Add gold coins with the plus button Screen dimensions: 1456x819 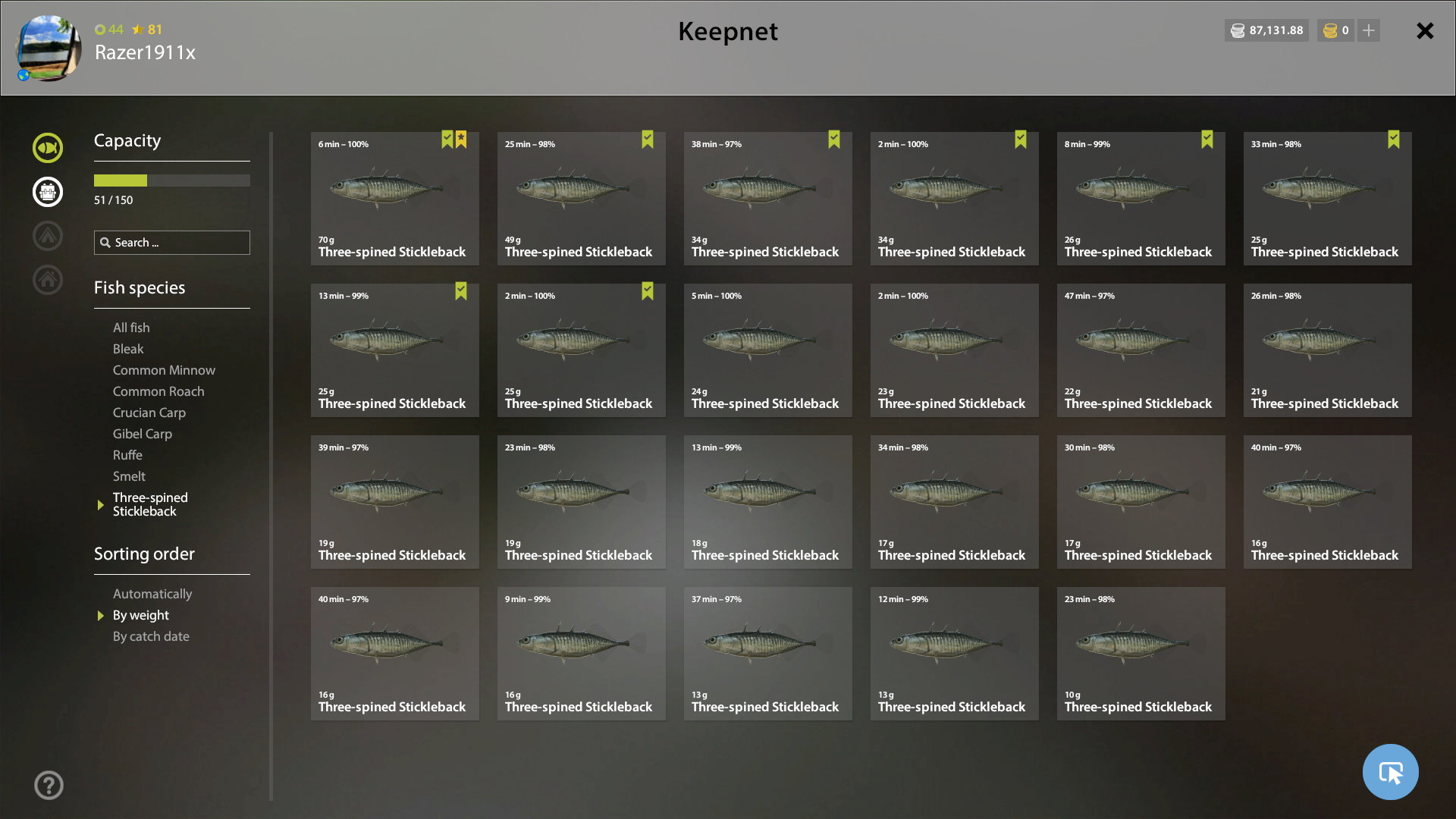pyautogui.click(x=1369, y=30)
